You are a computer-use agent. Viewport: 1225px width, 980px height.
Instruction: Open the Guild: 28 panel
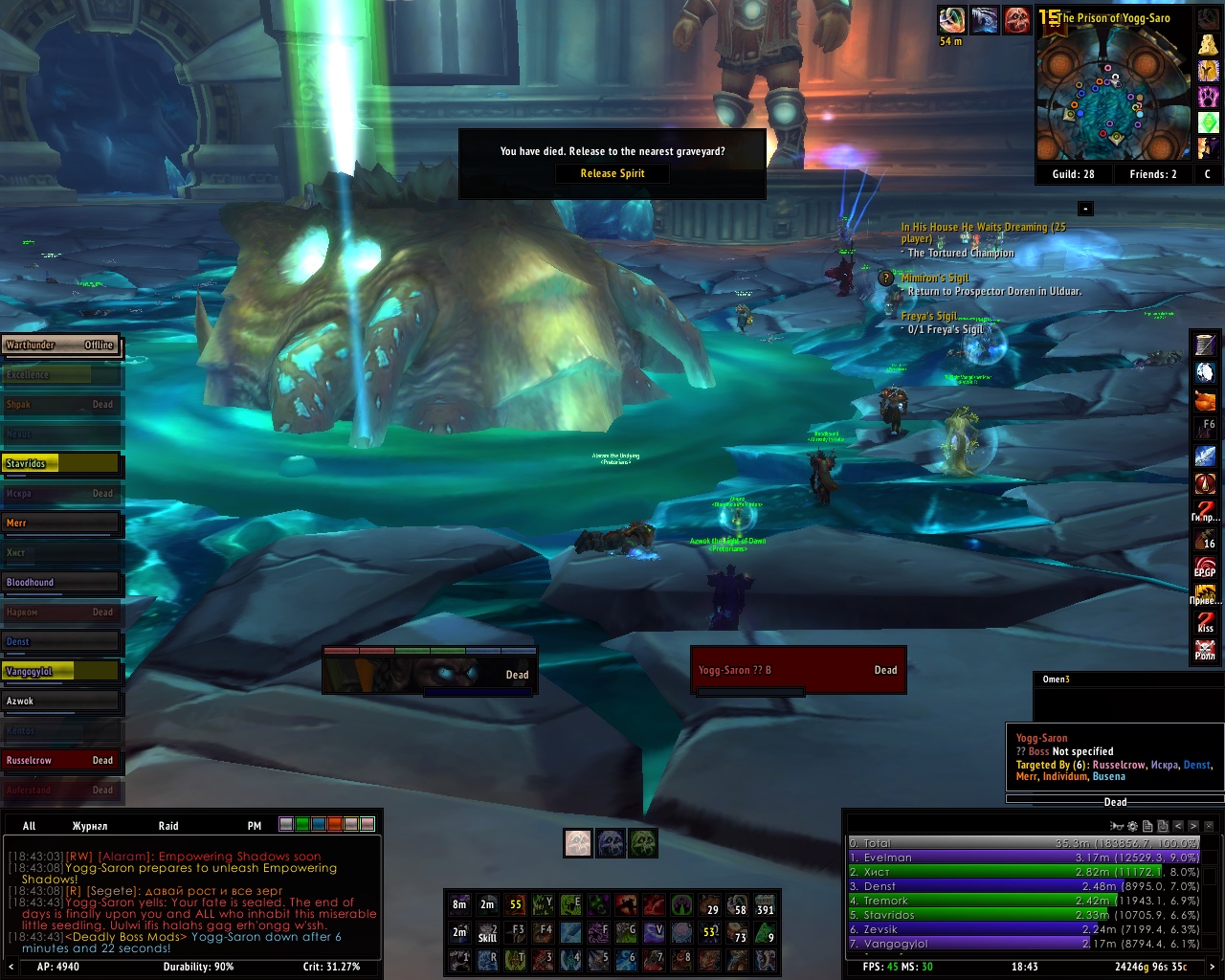tap(1073, 174)
